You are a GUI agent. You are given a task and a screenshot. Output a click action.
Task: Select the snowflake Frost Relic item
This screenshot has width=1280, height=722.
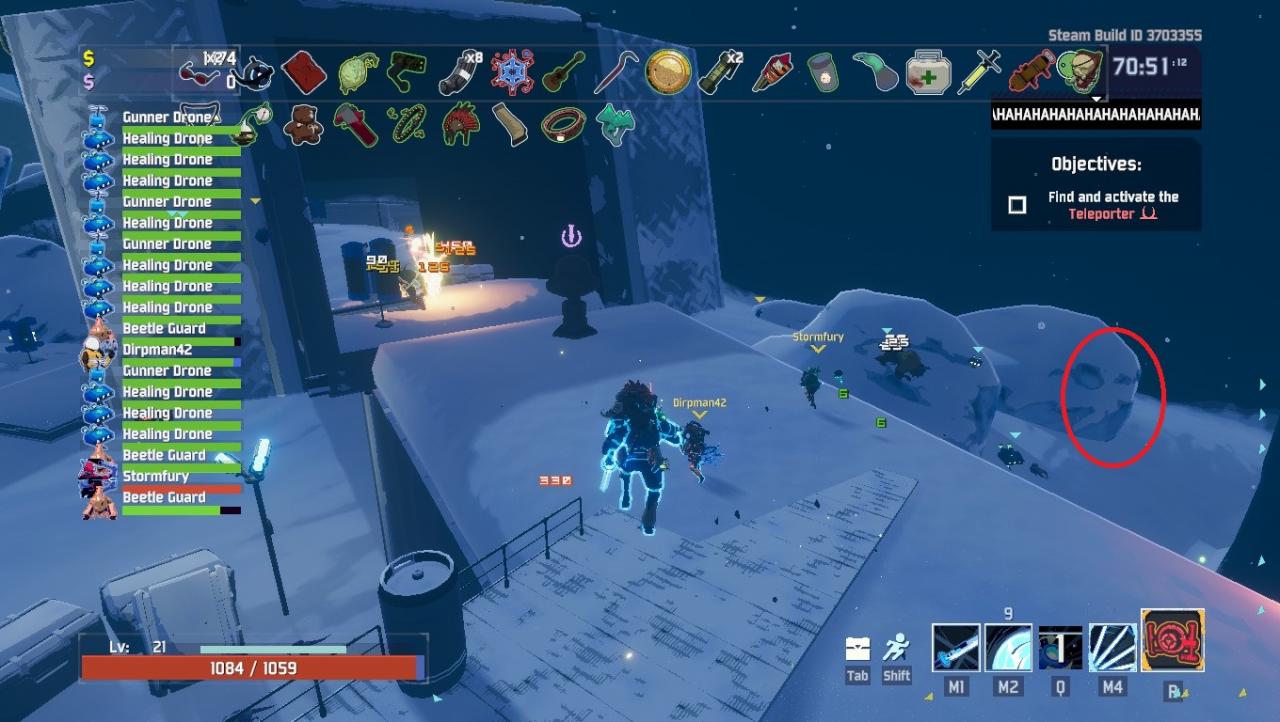(x=515, y=72)
